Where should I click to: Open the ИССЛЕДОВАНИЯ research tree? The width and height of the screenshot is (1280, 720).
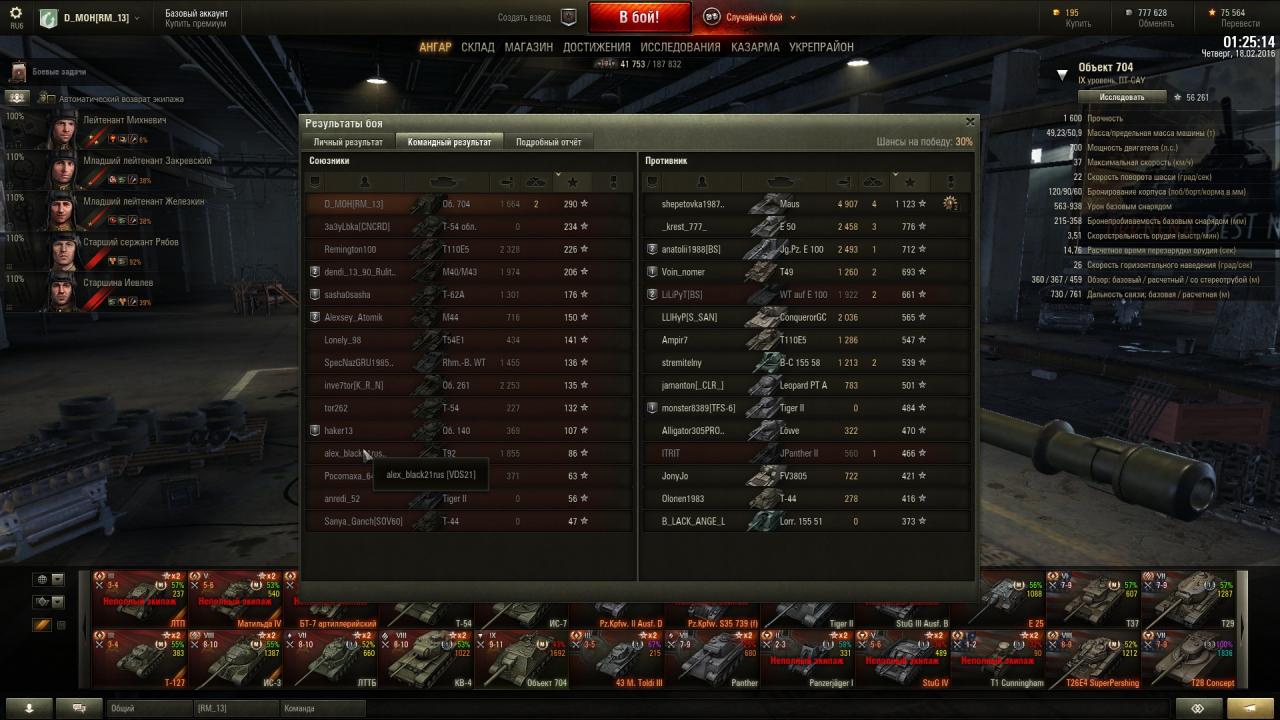coord(680,47)
